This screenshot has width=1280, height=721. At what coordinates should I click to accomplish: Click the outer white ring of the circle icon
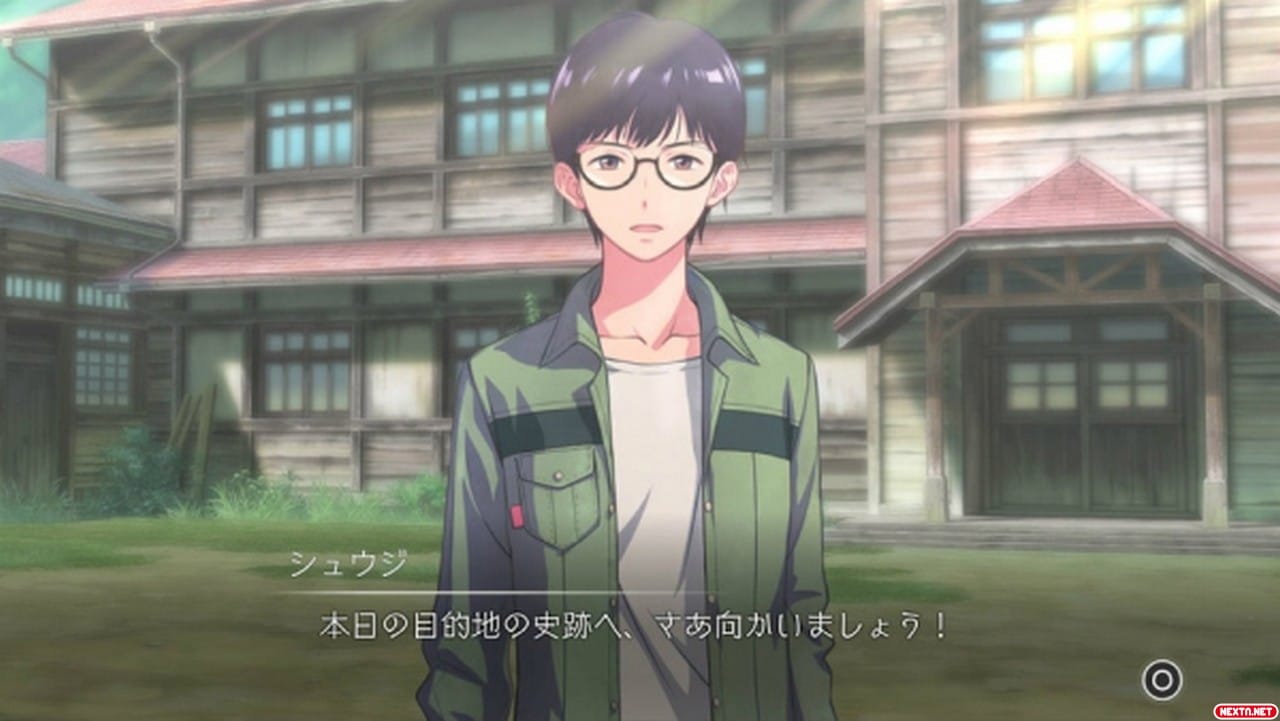1163,661
